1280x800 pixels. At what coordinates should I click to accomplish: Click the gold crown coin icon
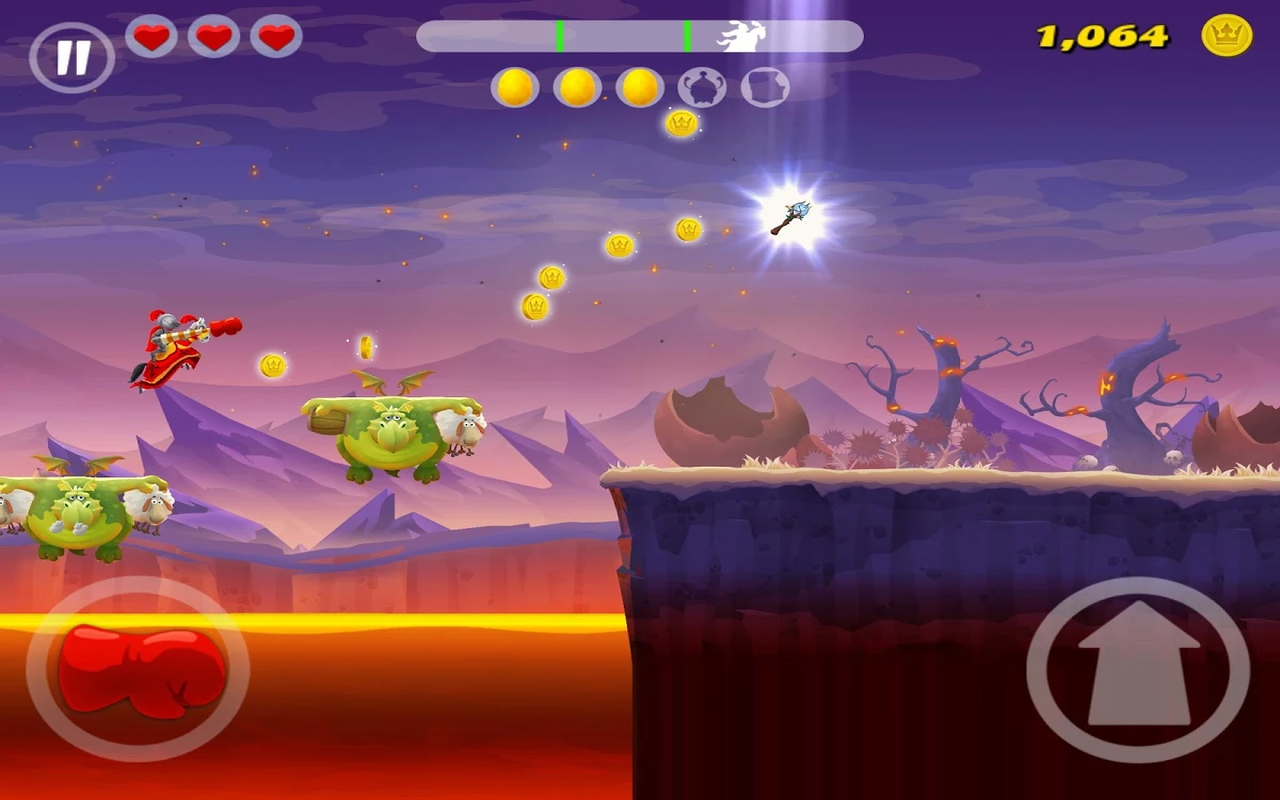click(x=1226, y=37)
